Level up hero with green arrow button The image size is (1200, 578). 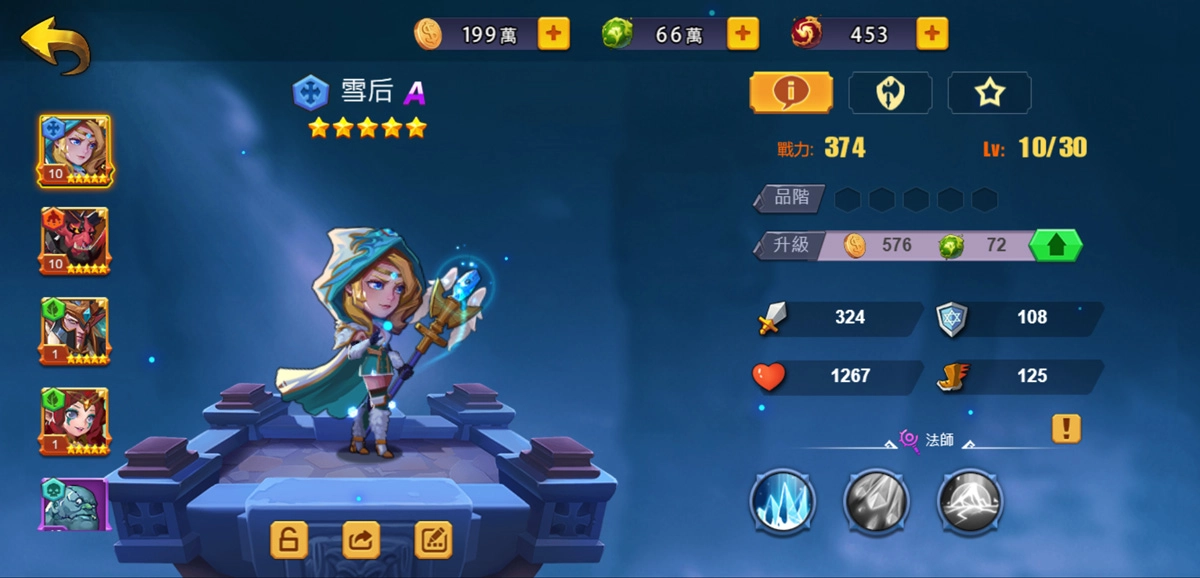click(x=1057, y=245)
